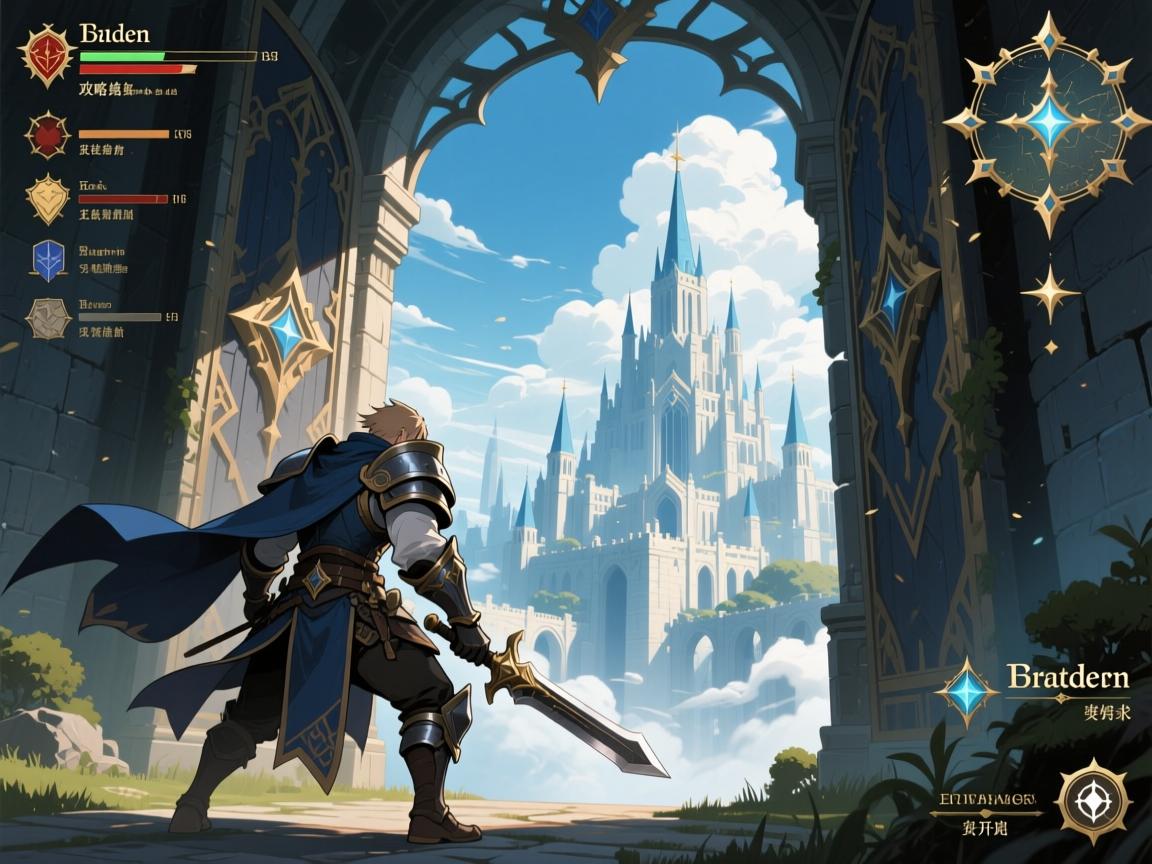Viewport: 1152px width, 864px height.
Task: Open the ornate compass minimap
Action: pyautogui.click(x=1048, y=122)
